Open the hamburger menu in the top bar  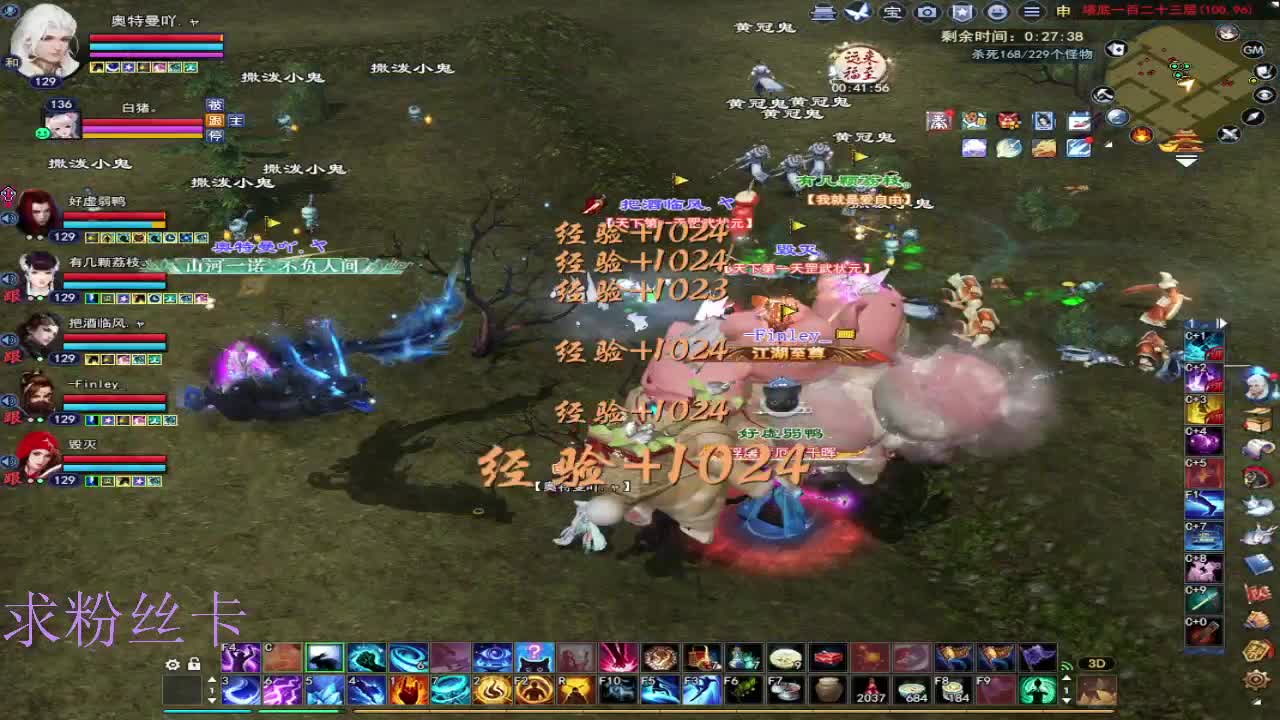coord(1030,12)
